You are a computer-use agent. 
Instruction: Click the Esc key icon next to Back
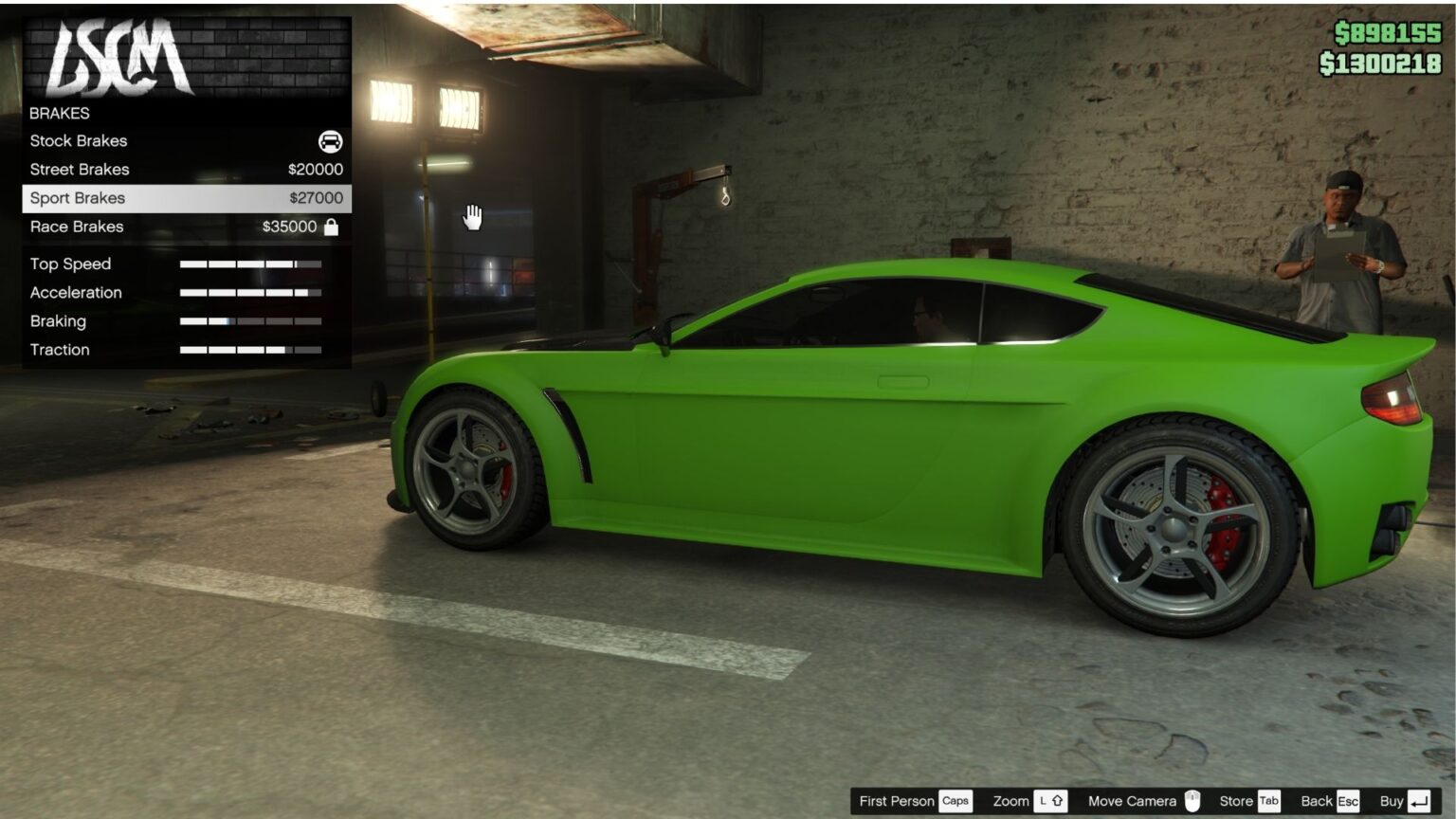tap(1349, 800)
